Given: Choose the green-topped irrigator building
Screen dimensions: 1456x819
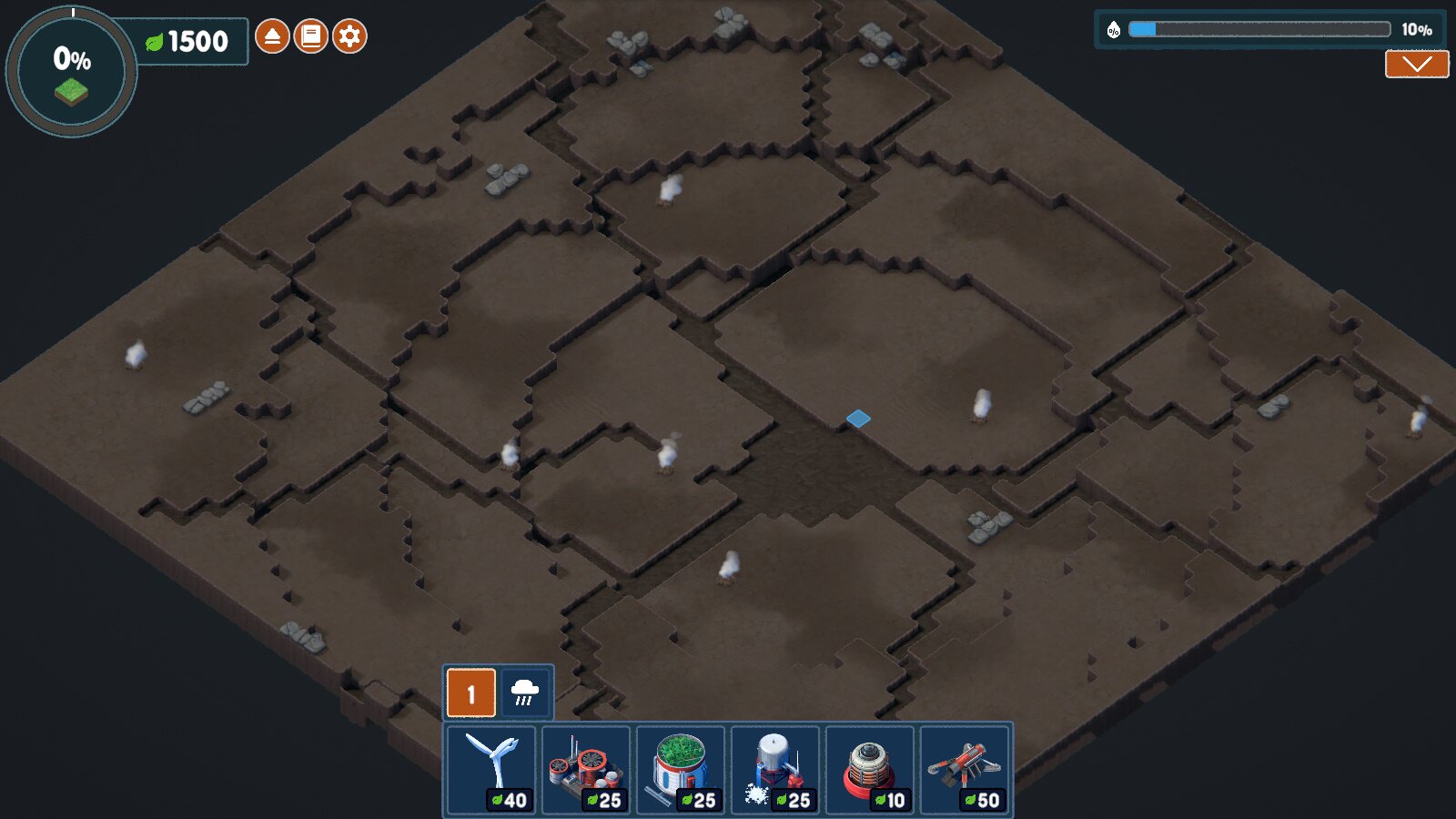Looking at the screenshot, I should click(x=682, y=770).
